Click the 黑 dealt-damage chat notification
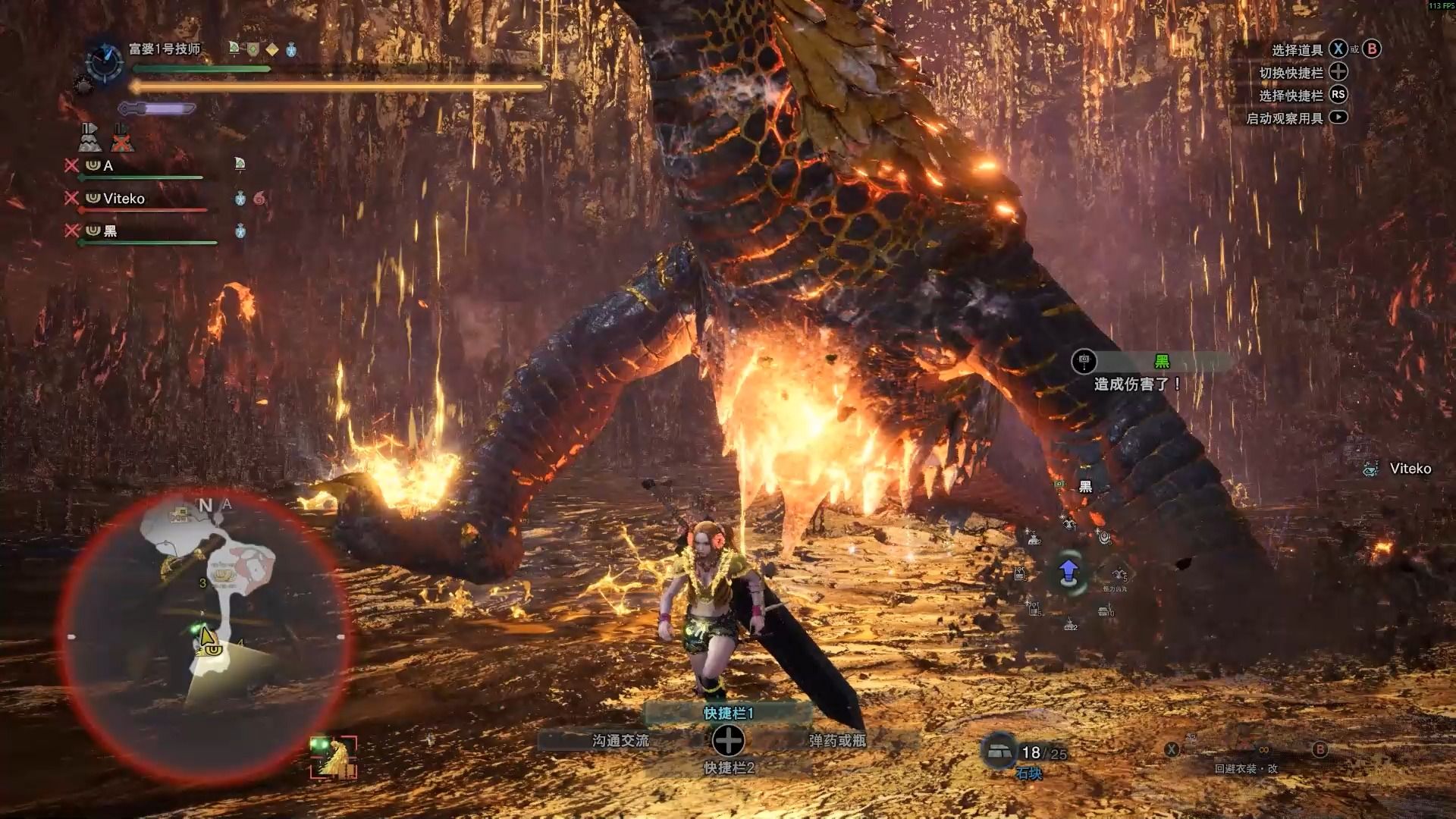The image size is (1456, 819). (1137, 373)
